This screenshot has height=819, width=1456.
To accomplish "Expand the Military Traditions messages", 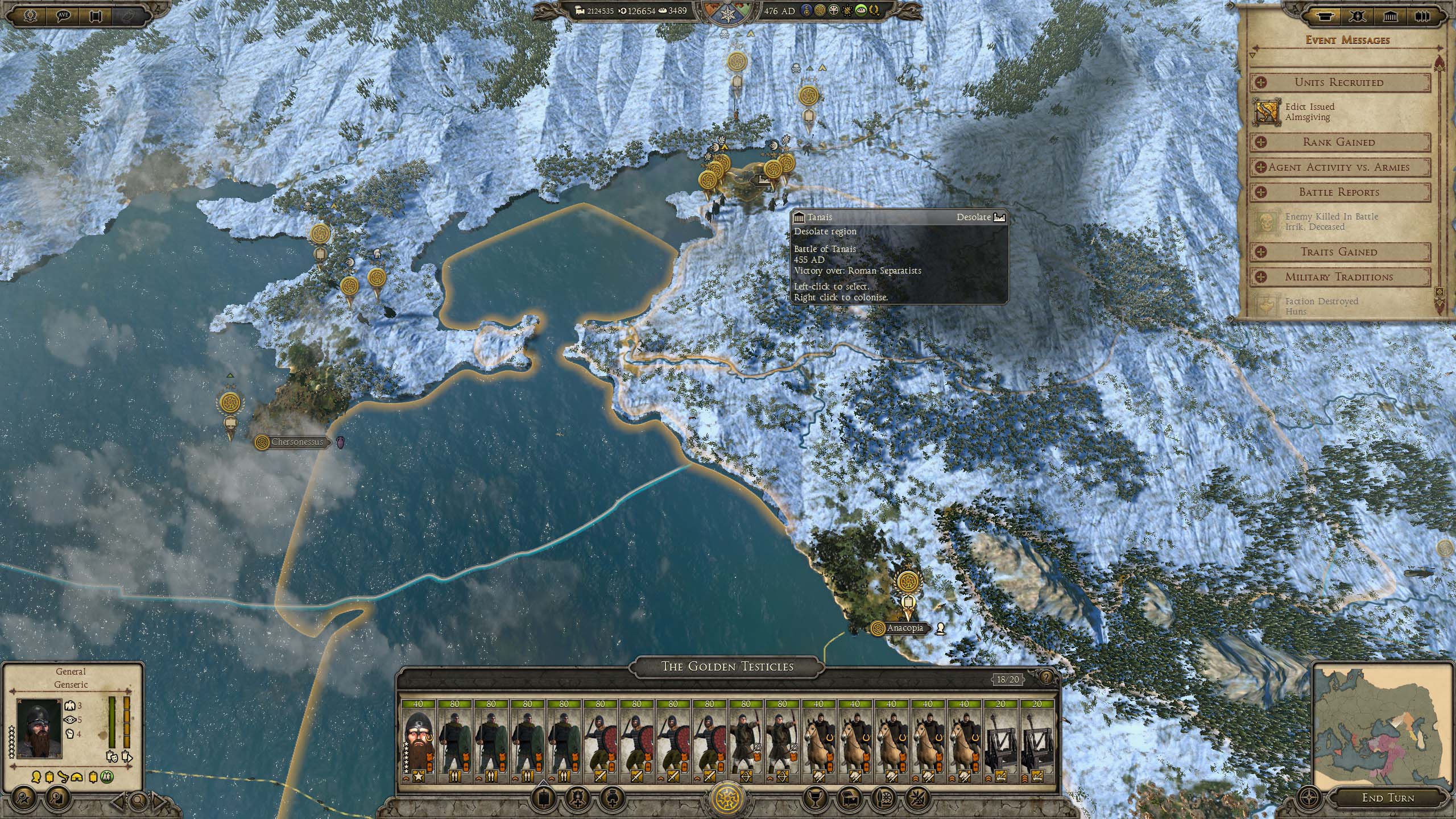I will tap(1339, 277).
